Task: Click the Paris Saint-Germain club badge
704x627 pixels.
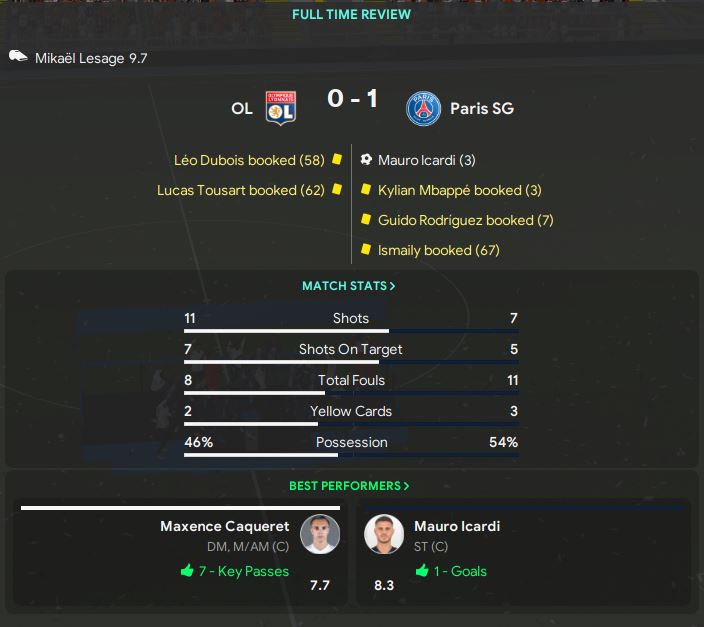Action: (423, 108)
